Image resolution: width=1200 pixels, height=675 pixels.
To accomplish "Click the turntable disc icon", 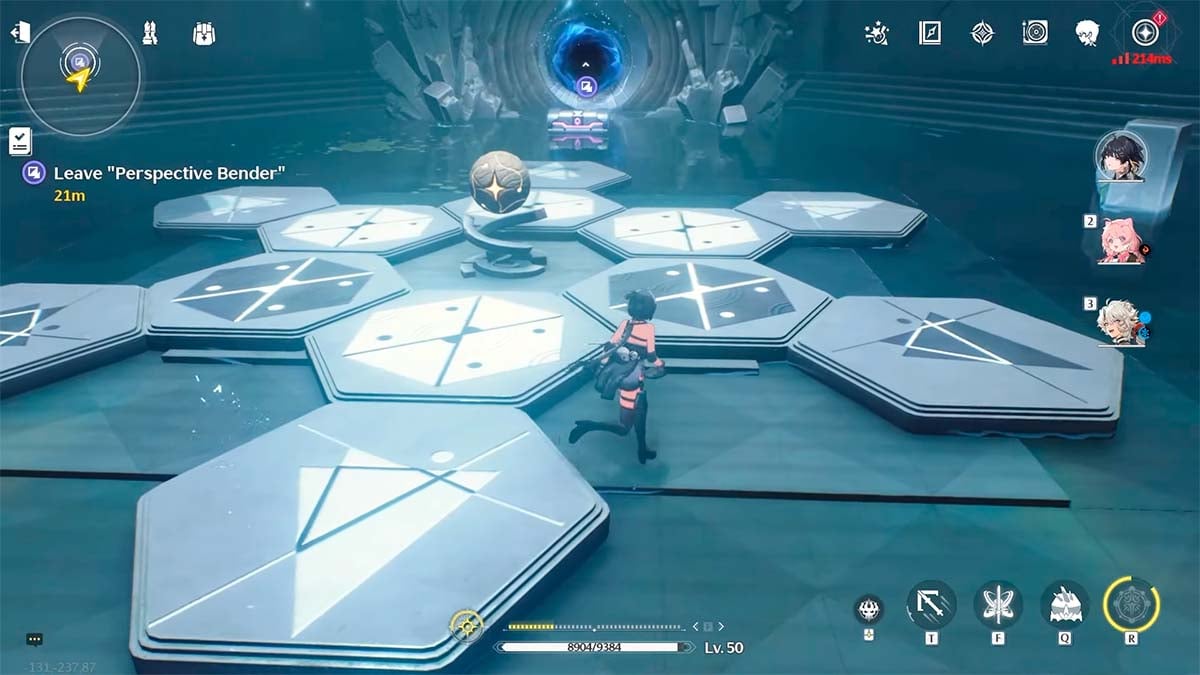I will pos(1035,33).
